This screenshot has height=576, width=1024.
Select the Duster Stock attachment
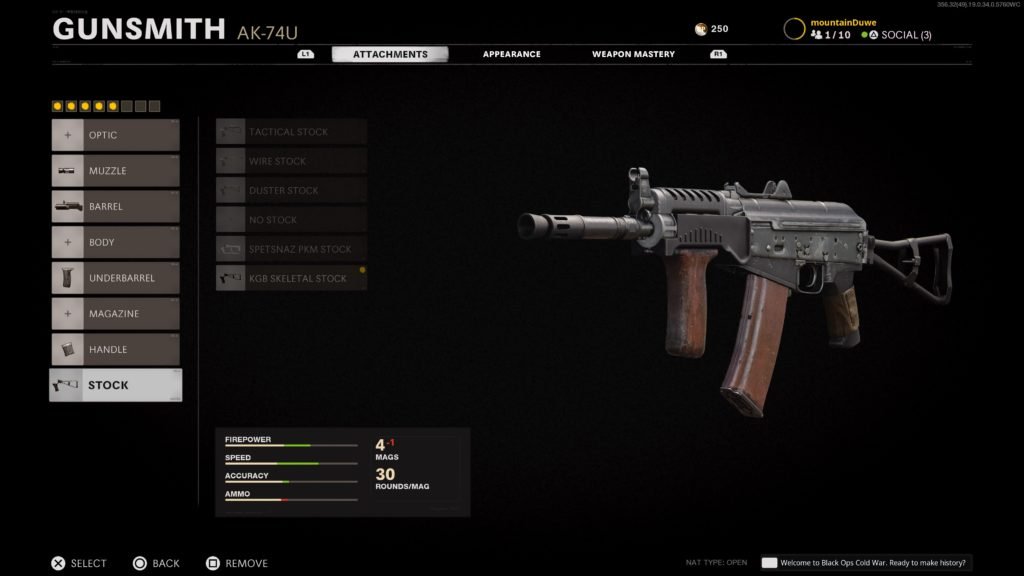(x=291, y=190)
